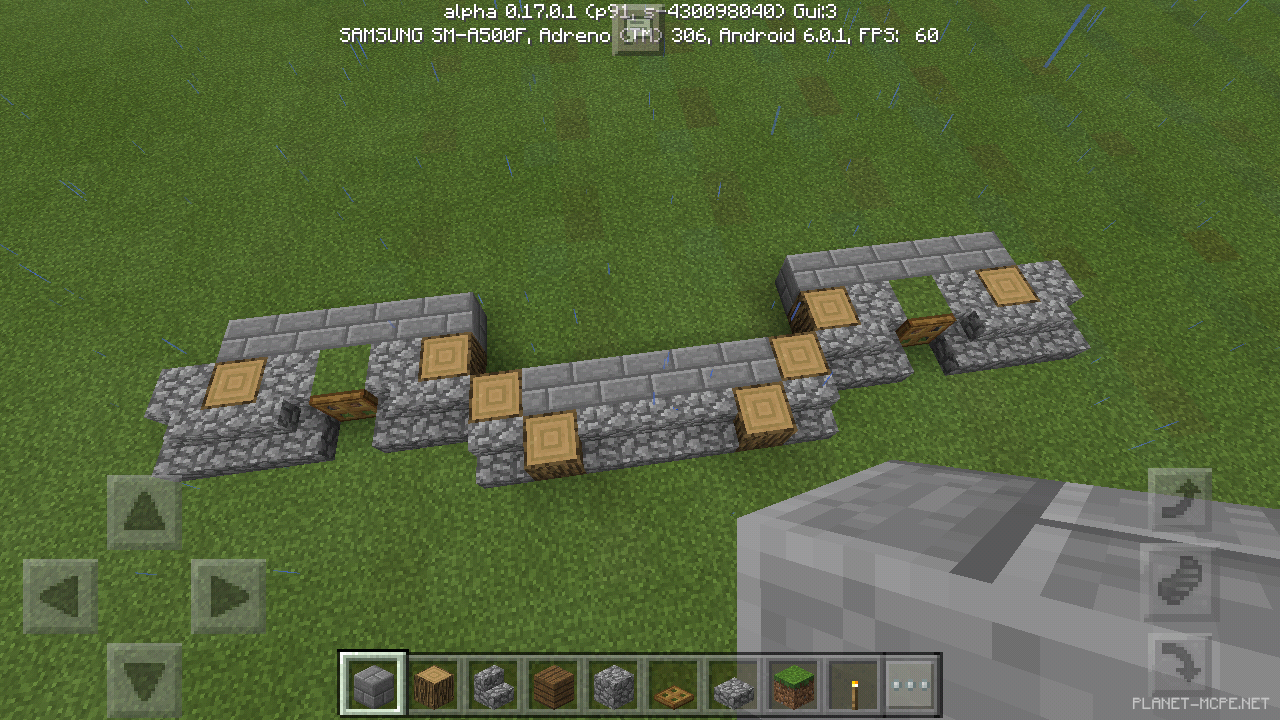Open the in-game pause menu
The image size is (1280, 720).
point(639,28)
